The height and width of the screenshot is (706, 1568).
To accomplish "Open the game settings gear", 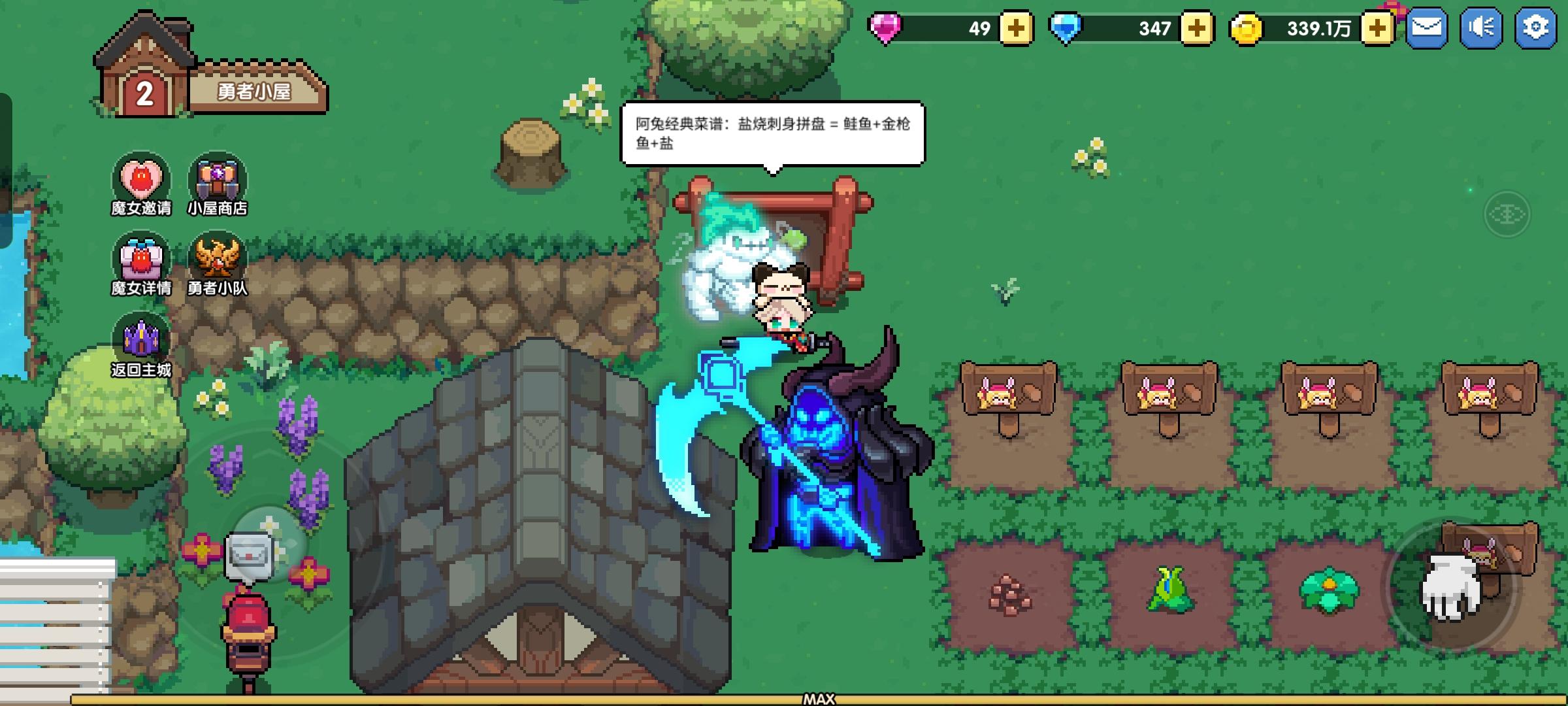I will [1537, 27].
